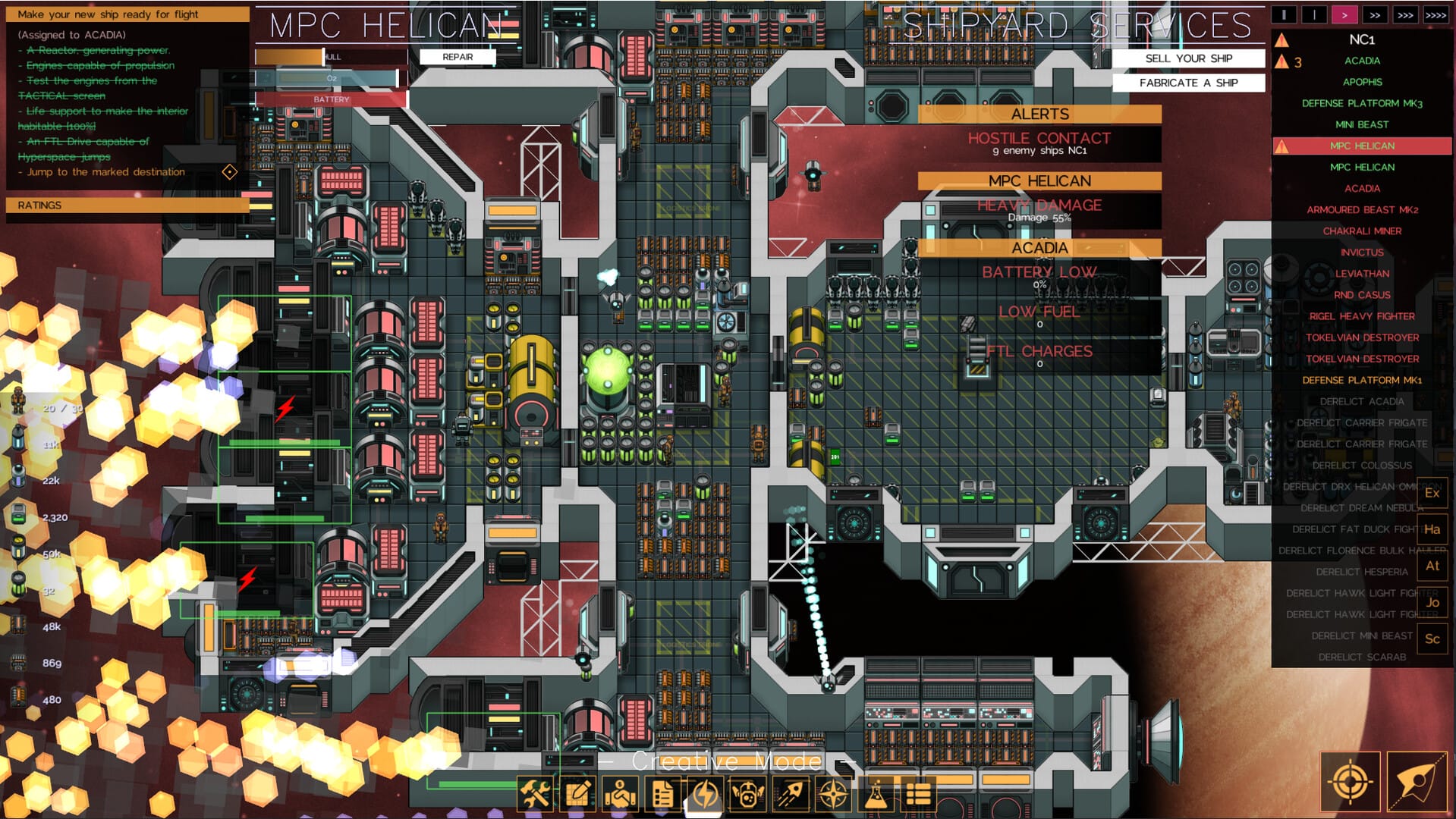Click FABRICATE A SHIP option
Screen dimensions: 1456x819
pos(1189,83)
